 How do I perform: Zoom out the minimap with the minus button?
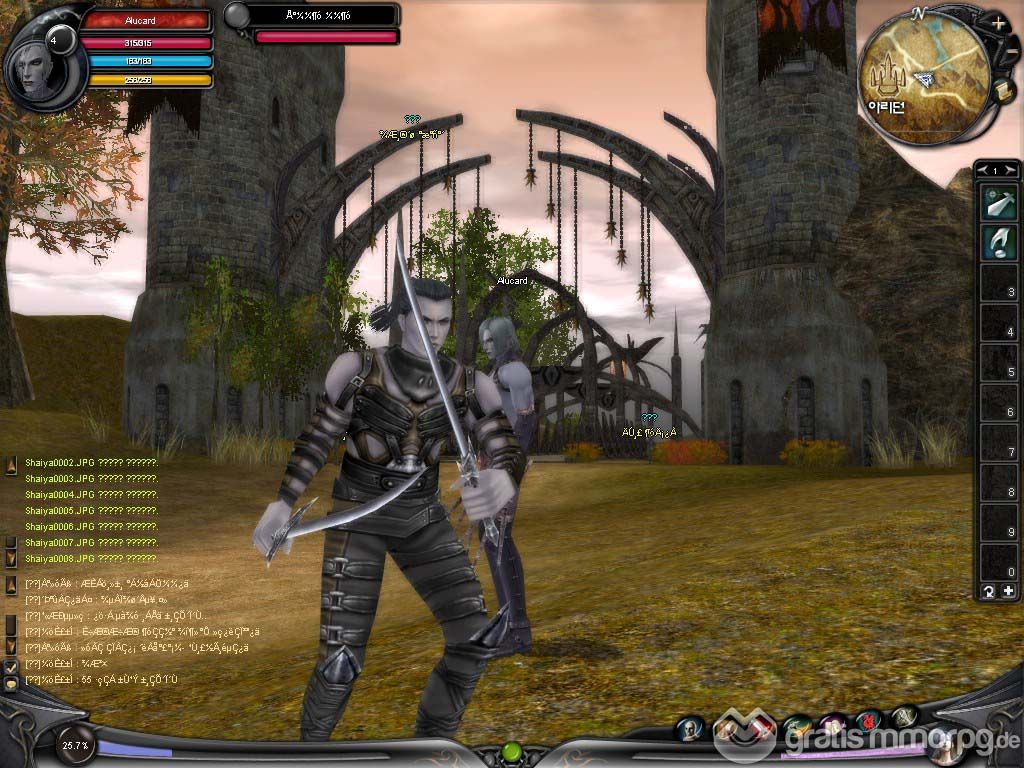(1010, 51)
